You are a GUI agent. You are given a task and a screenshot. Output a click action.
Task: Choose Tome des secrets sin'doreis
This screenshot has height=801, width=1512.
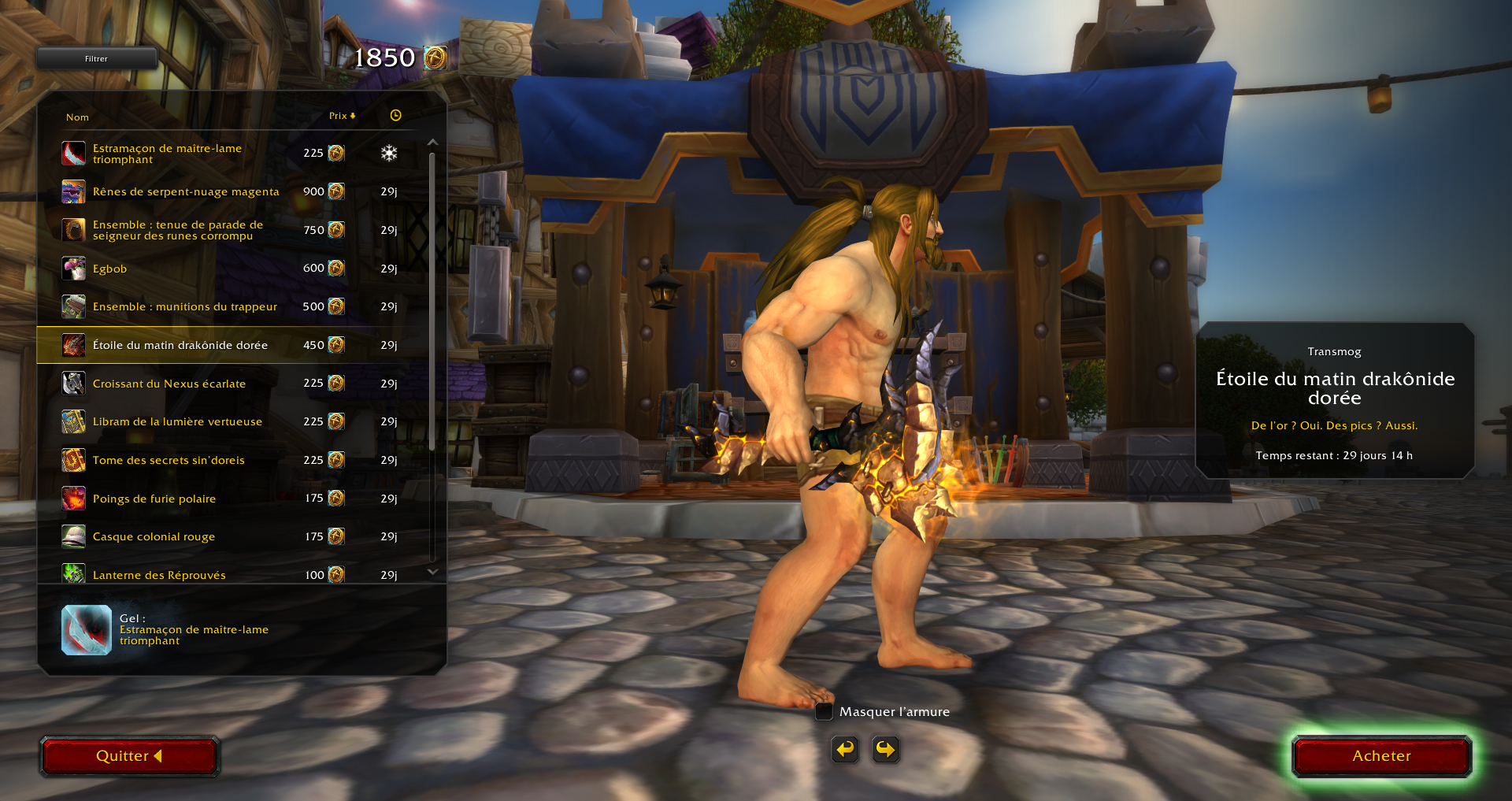169,460
